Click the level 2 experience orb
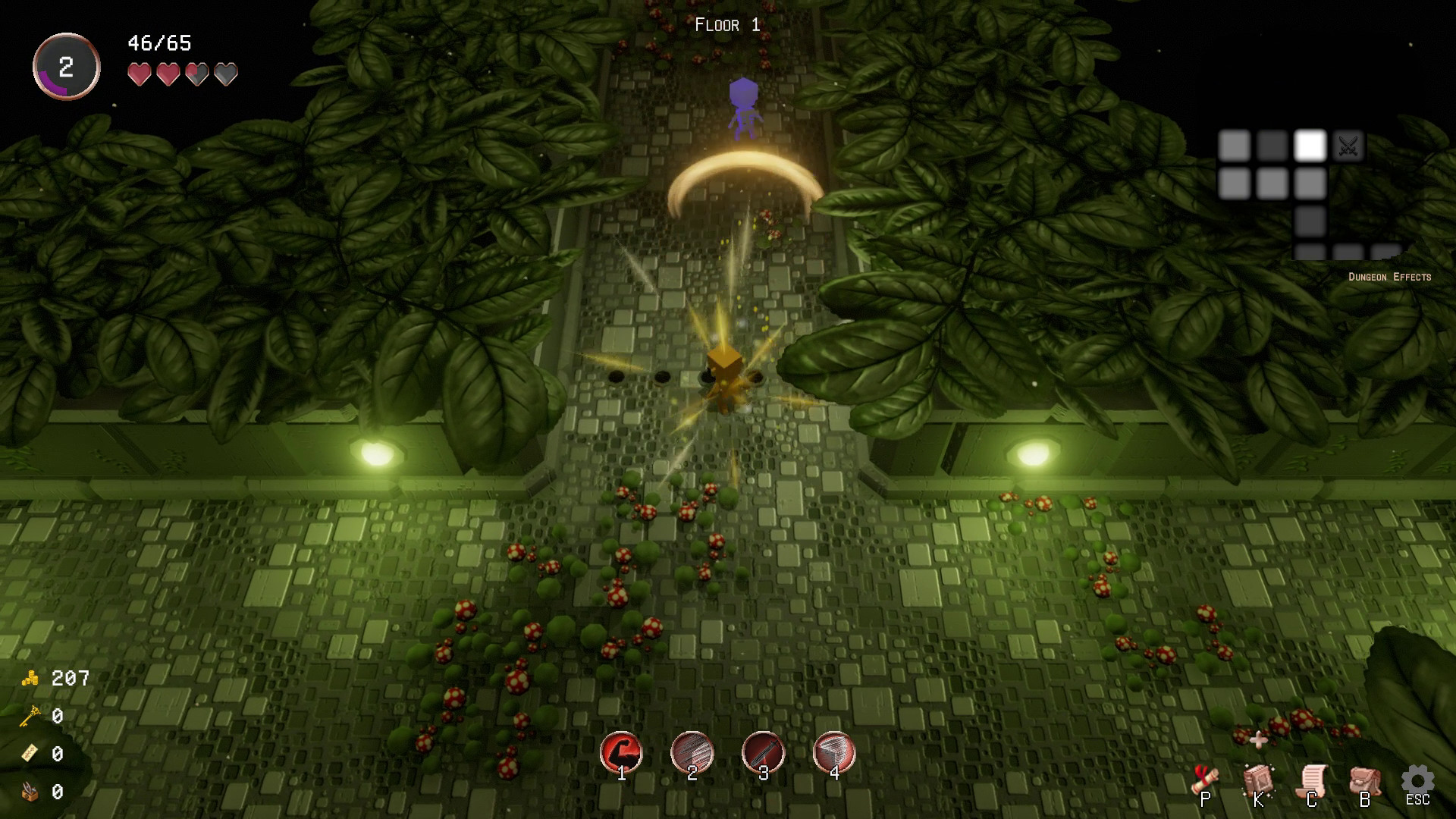The image size is (1456, 819). click(67, 67)
